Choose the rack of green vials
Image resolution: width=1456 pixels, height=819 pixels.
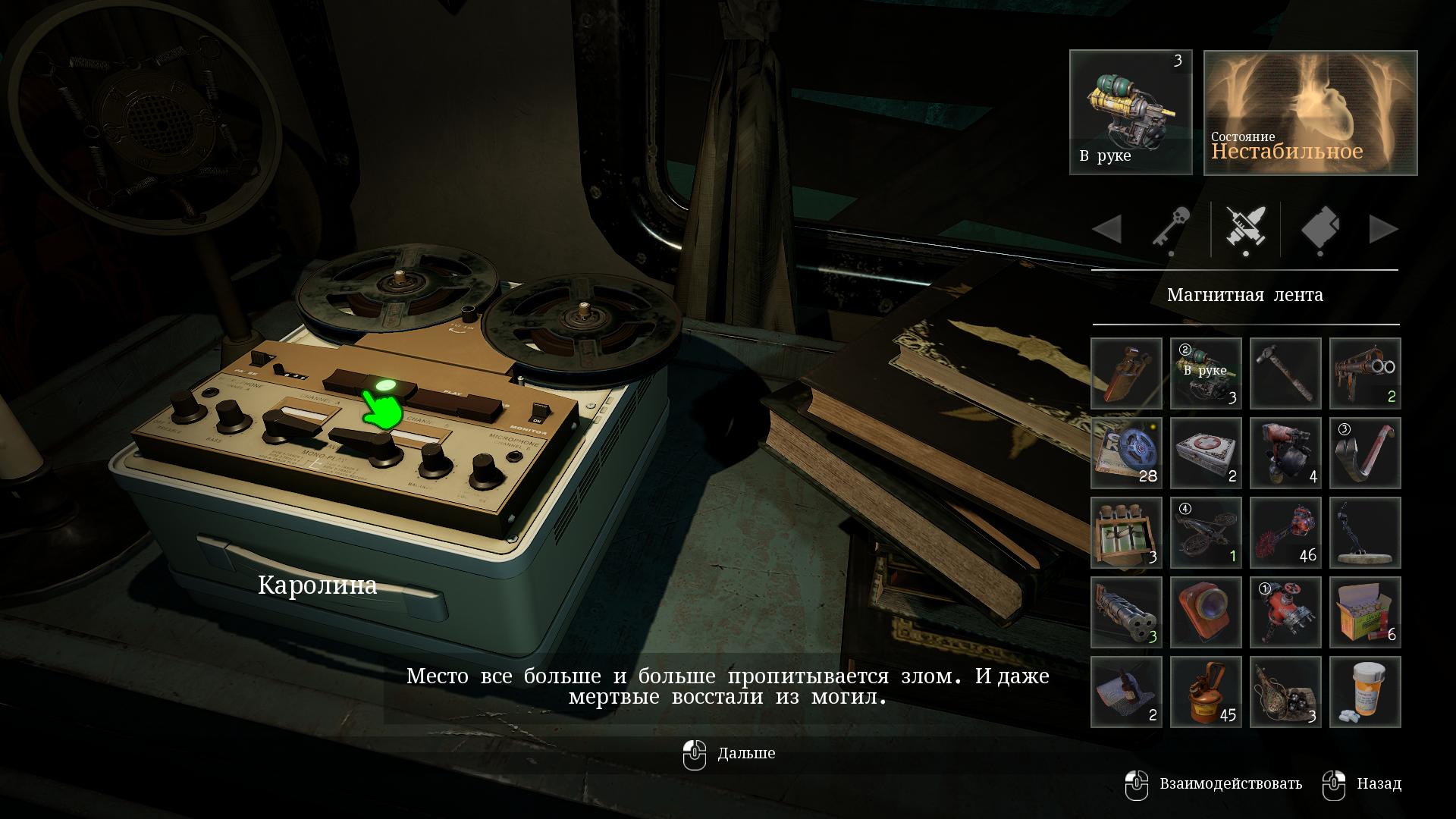point(1126,532)
